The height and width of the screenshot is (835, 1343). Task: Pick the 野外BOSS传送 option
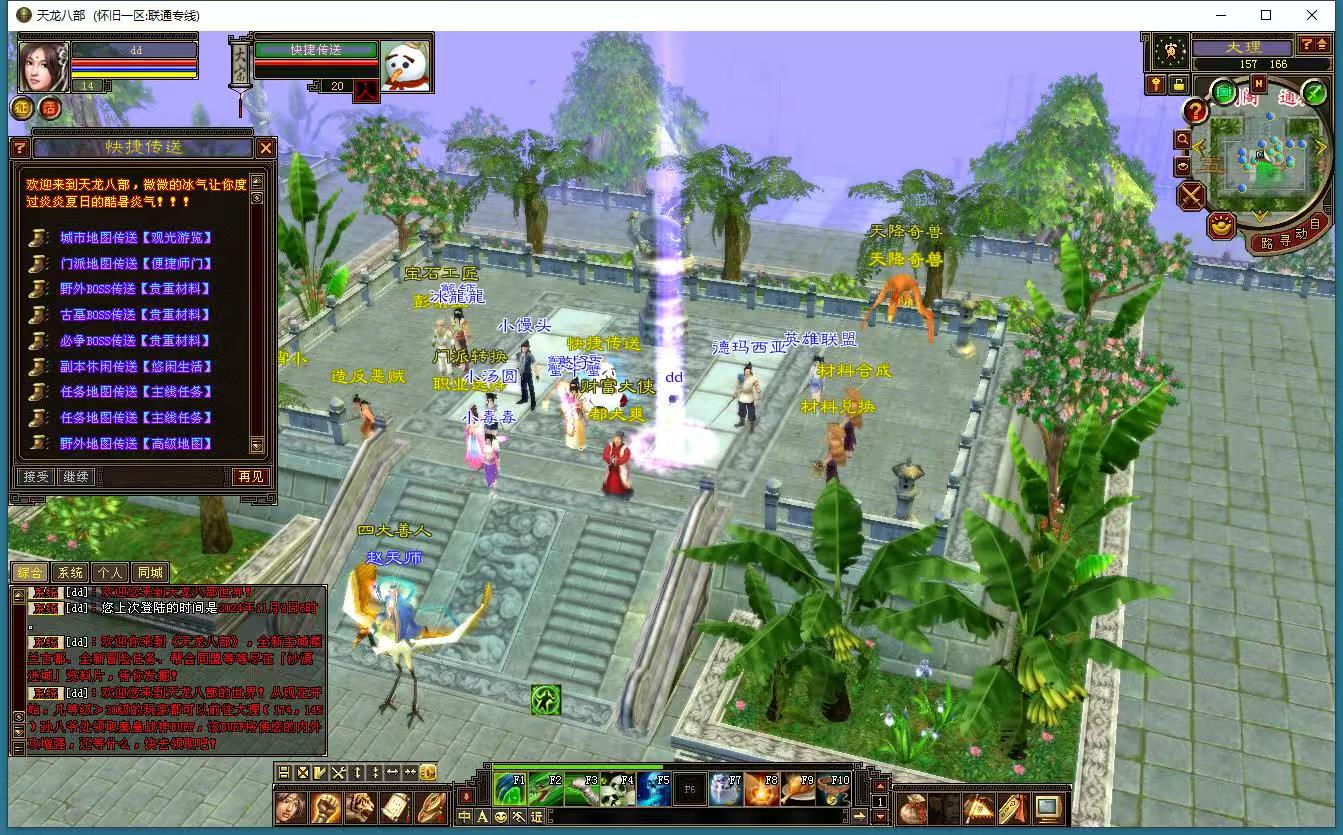(135, 289)
